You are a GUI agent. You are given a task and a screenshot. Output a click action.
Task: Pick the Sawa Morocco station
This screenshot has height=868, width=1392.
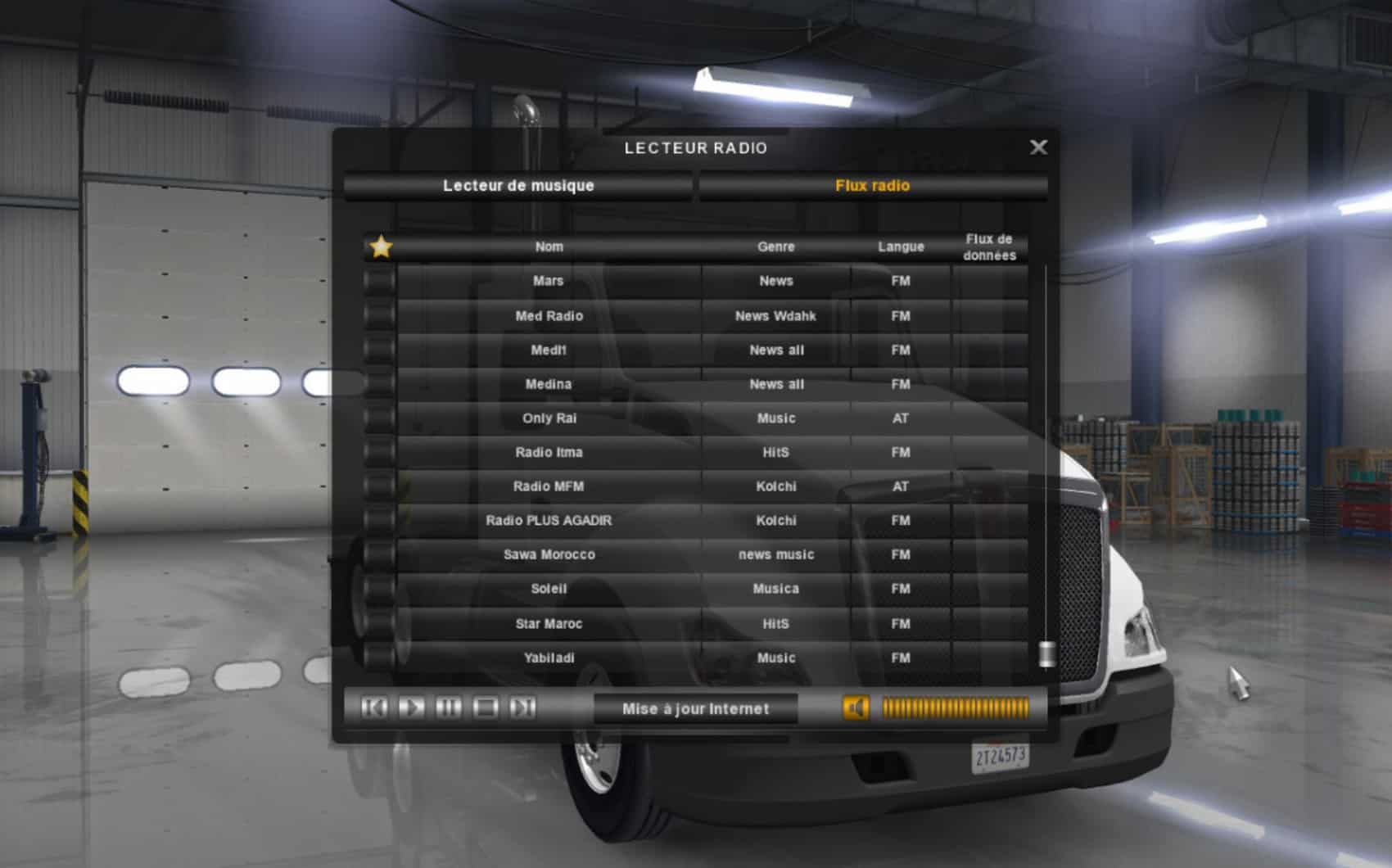point(549,554)
